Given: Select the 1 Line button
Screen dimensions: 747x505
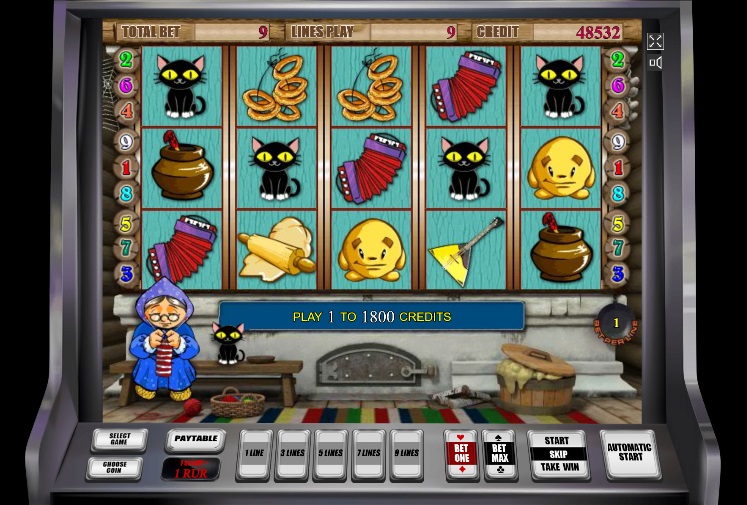Looking at the screenshot, I should tap(254, 455).
